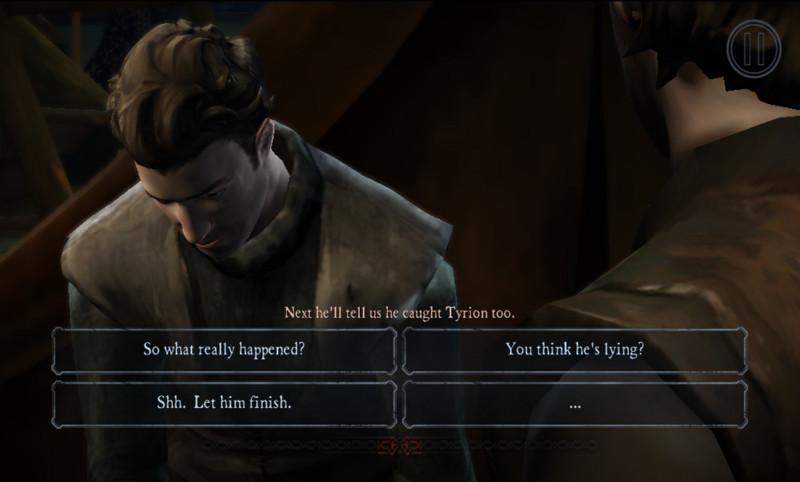Screen dimensions: 800x482
Task: Select "You think he's lying?" response
Action: click(573, 350)
